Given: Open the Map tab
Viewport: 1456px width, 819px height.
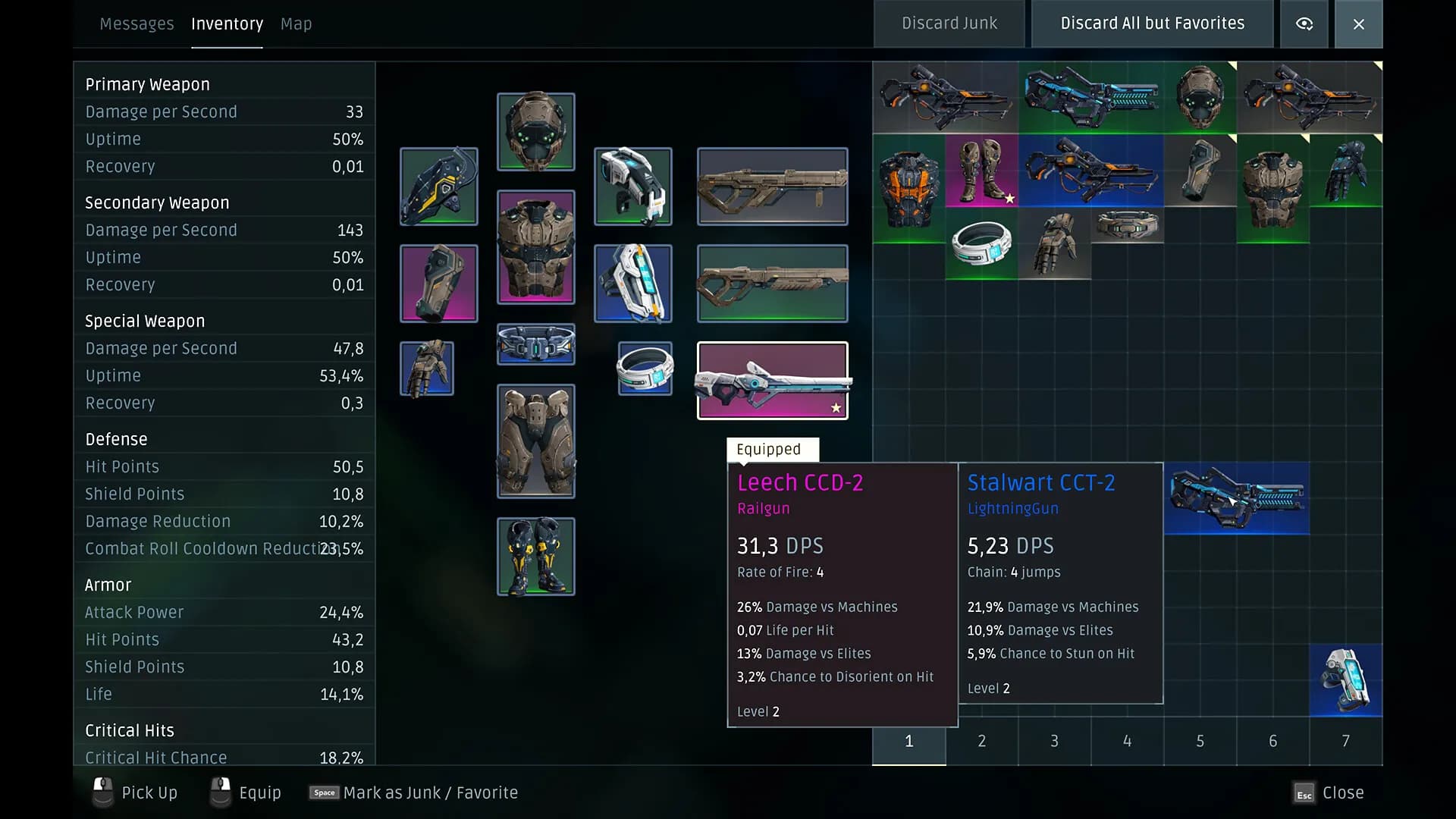Looking at the screenshot, I should click(296, 24).
